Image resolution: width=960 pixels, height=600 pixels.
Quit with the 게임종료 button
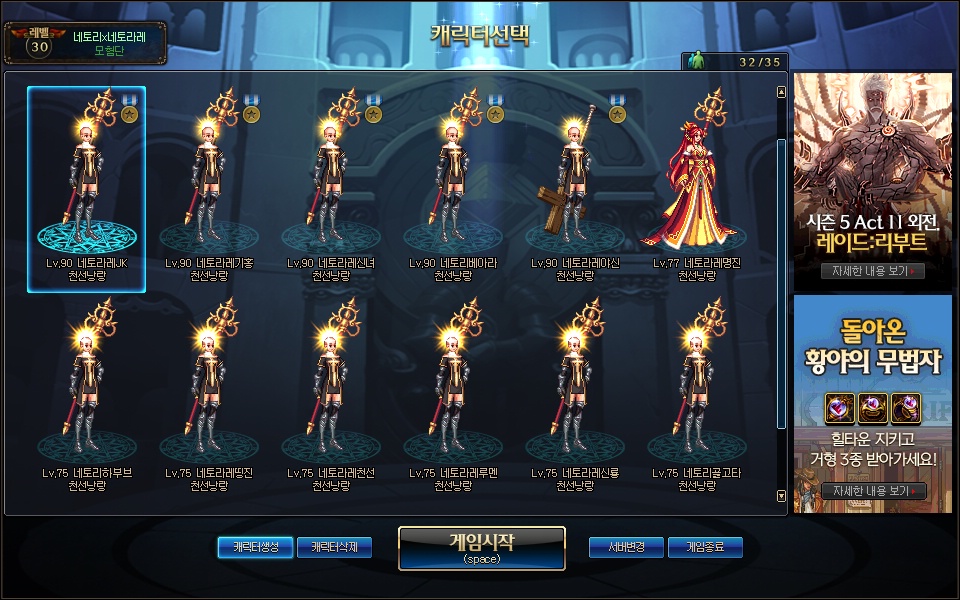(706, 547)
